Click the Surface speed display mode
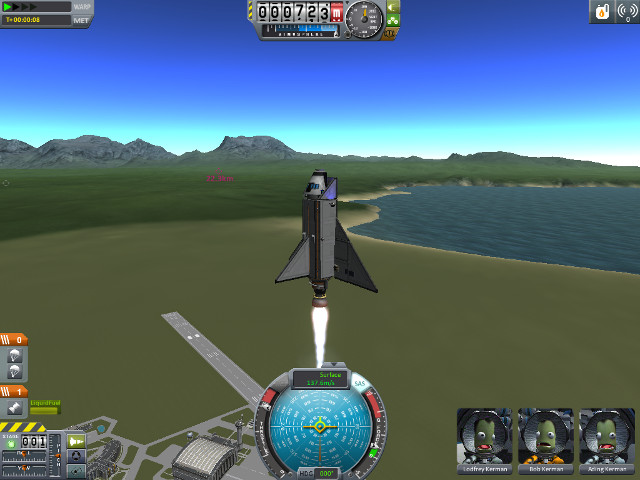The width and height of the screenshot is (640, 480). click(x=320, y=375)
